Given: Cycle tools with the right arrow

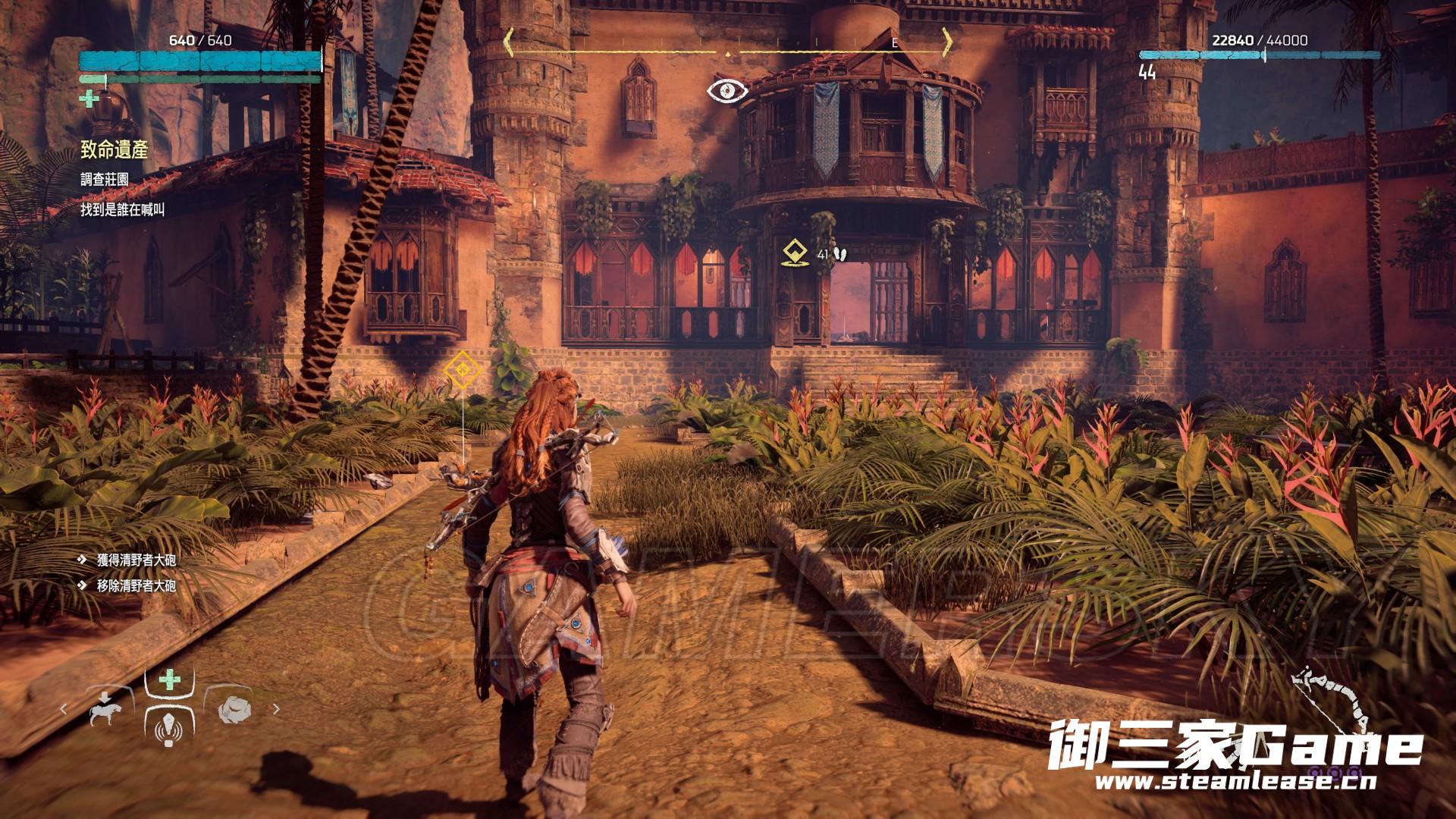Looking at the screenshot, I should (x=276, y=710).
